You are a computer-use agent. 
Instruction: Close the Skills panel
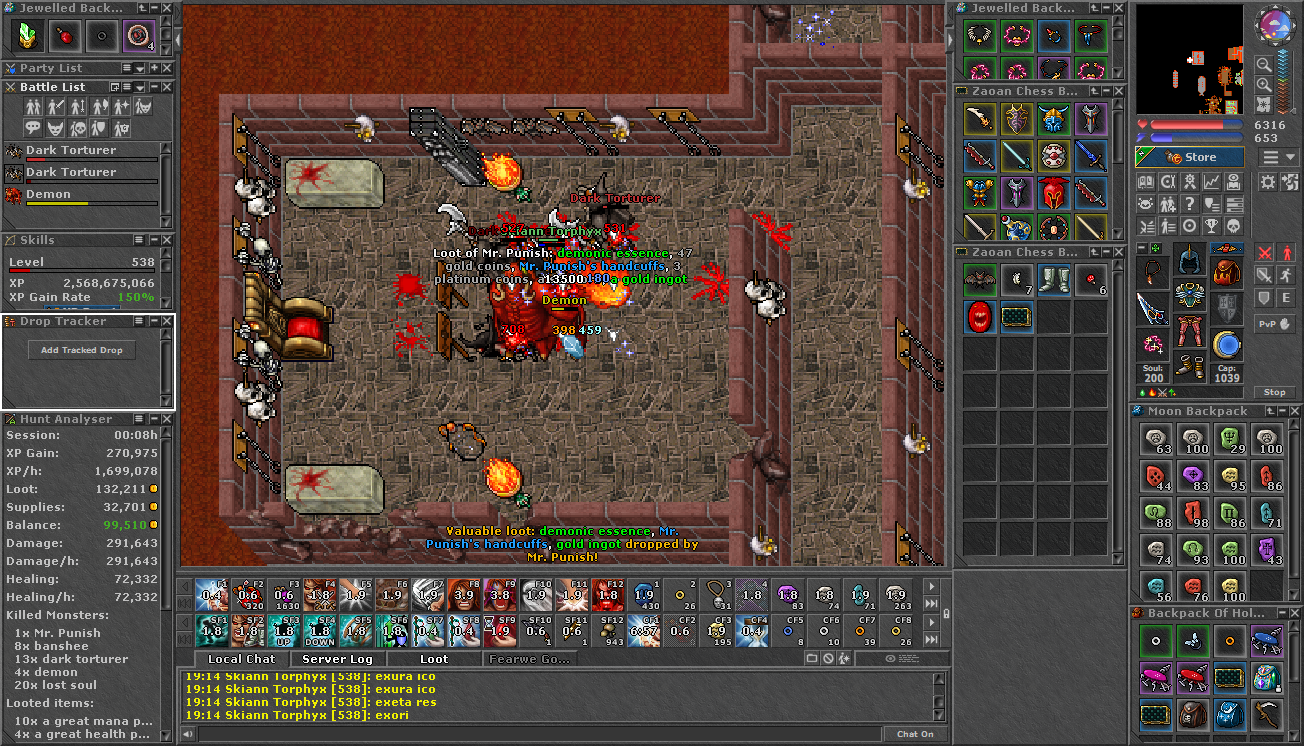click(168, 240)
